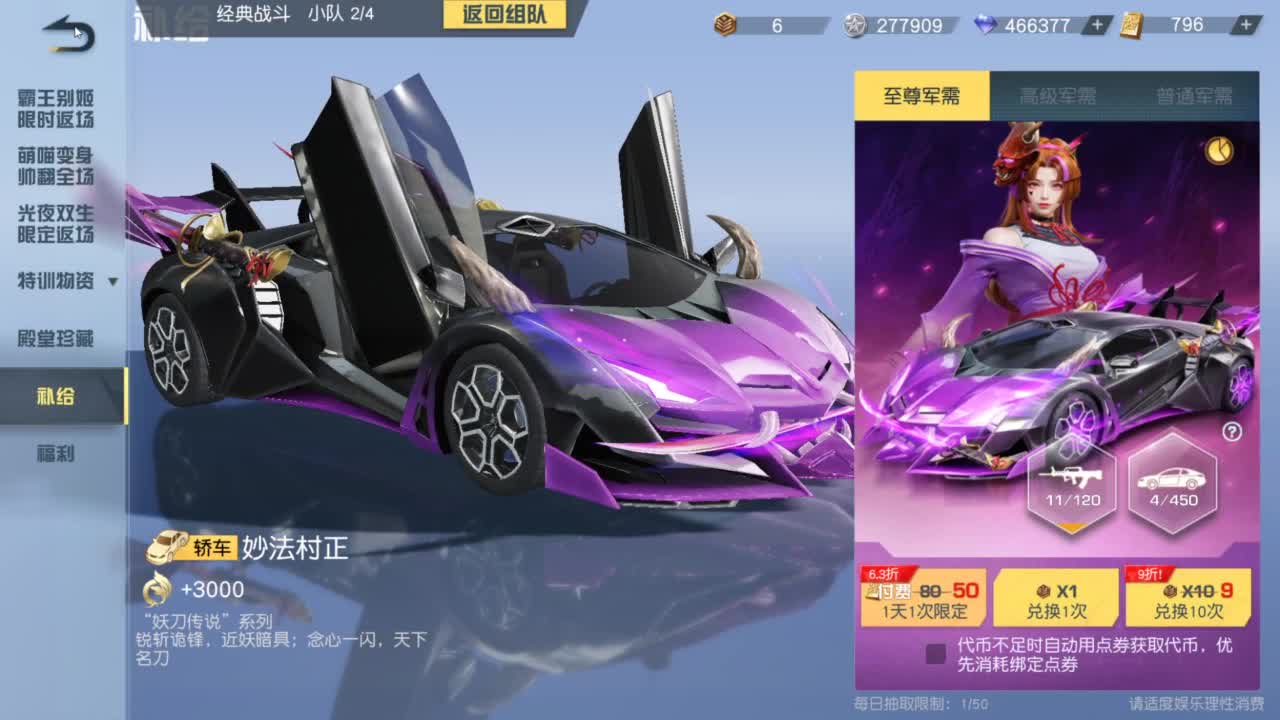Click the blue diamond currency icon
Image resolution: width=1280 pixels, height=720 pixels.
985,23
